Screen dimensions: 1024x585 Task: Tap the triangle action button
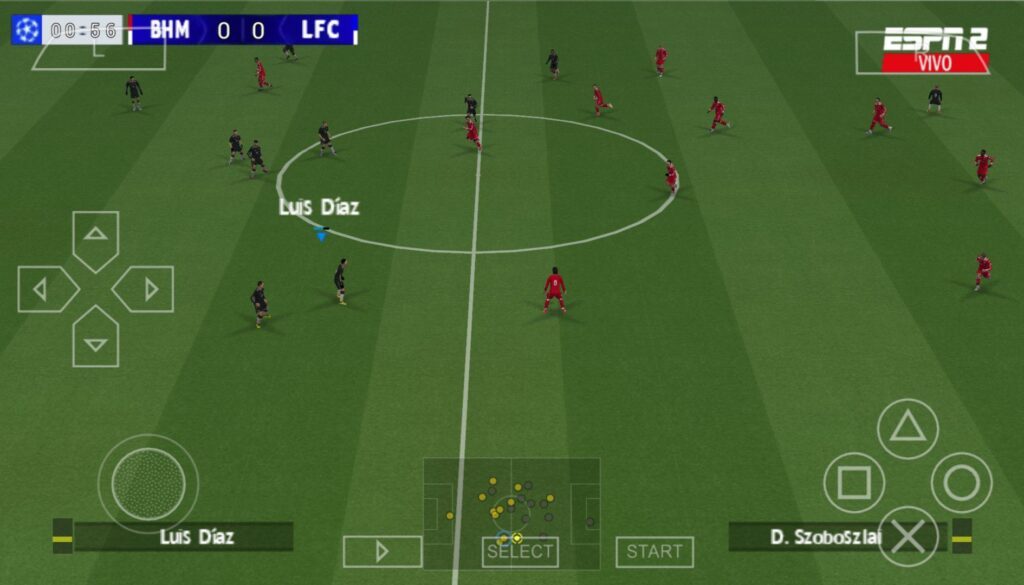coord(907,428)
